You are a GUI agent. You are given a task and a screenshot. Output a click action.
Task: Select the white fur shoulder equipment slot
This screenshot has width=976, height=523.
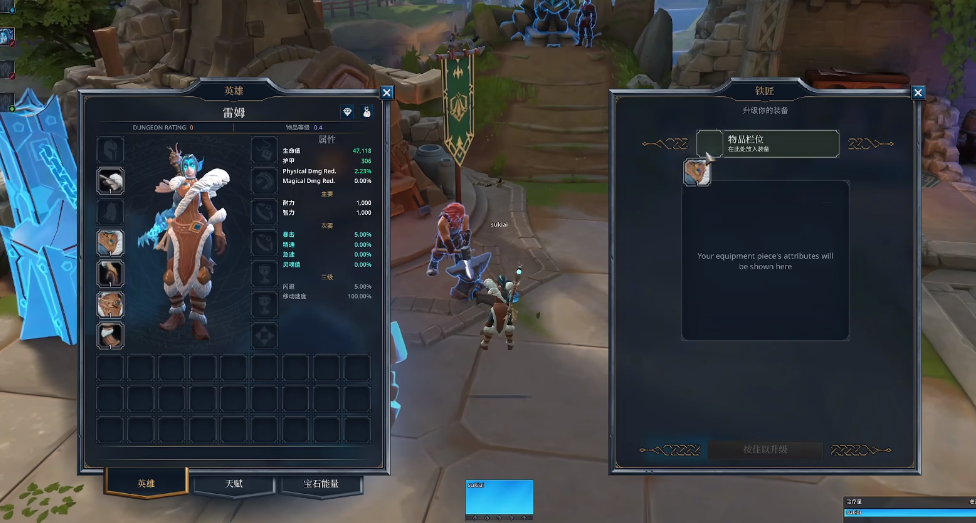pos(110,180)
